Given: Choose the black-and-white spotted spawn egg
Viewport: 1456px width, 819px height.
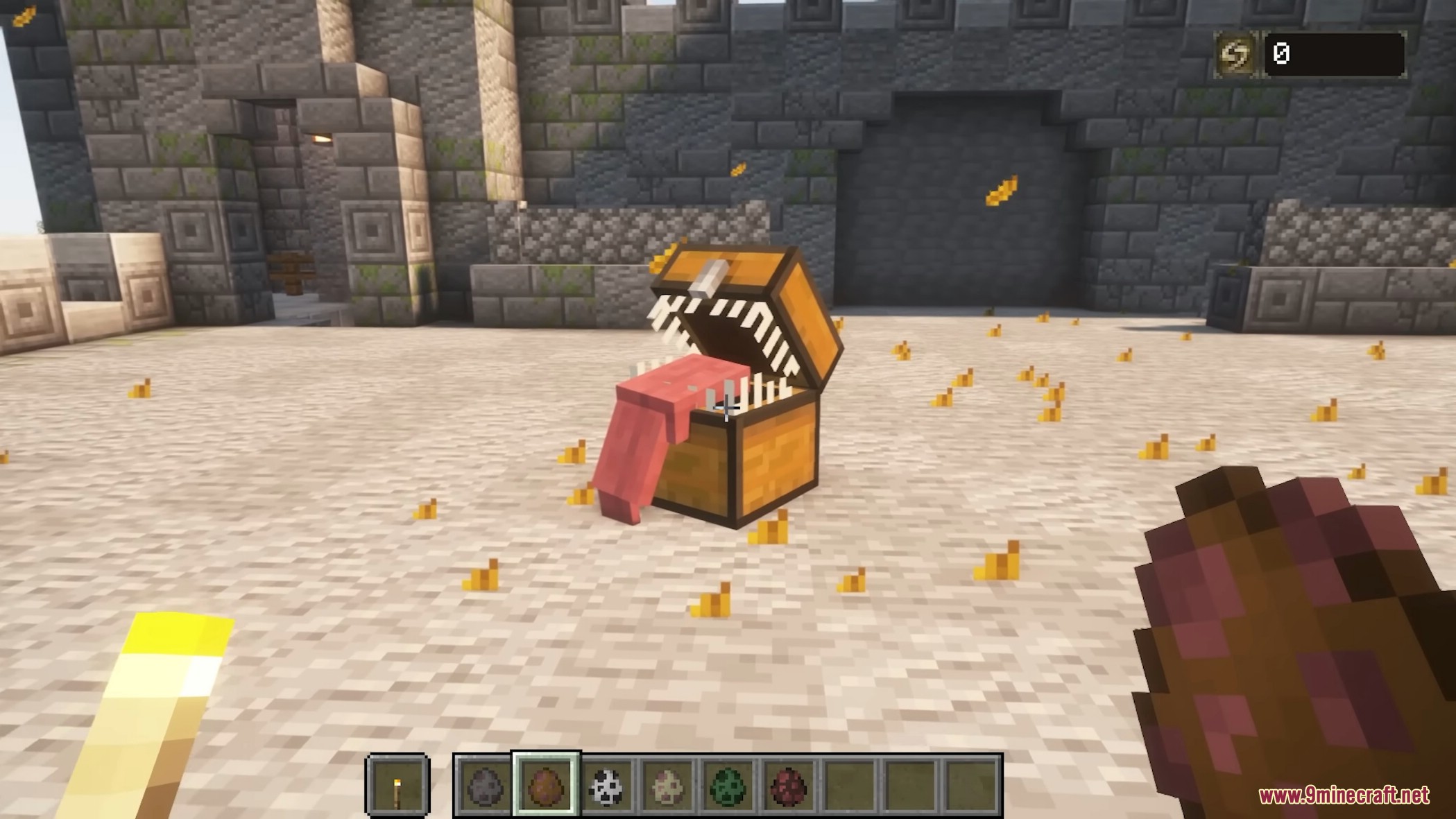Looking at the screenshot, I should click(606, 786).
